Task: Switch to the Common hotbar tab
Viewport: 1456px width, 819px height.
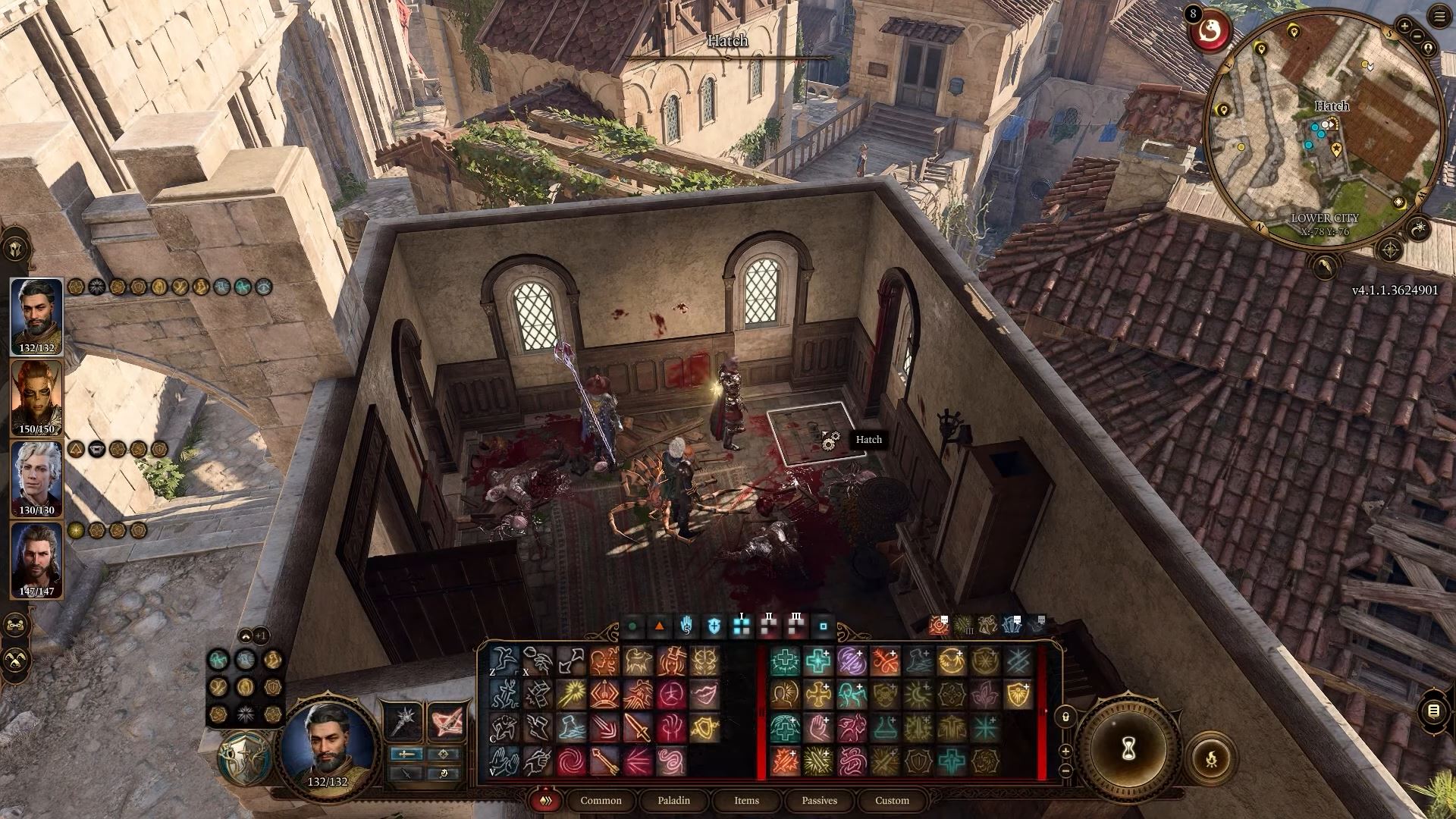Action: (x=601, y=800)
